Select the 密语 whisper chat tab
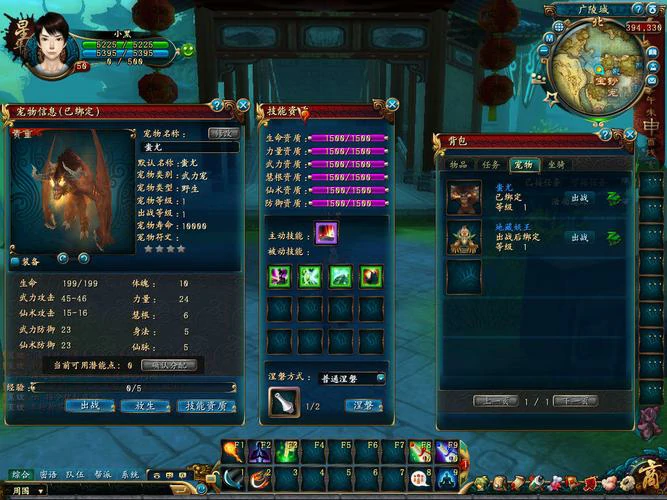Viewport: 667px width, 500px height. coord(48,475)
